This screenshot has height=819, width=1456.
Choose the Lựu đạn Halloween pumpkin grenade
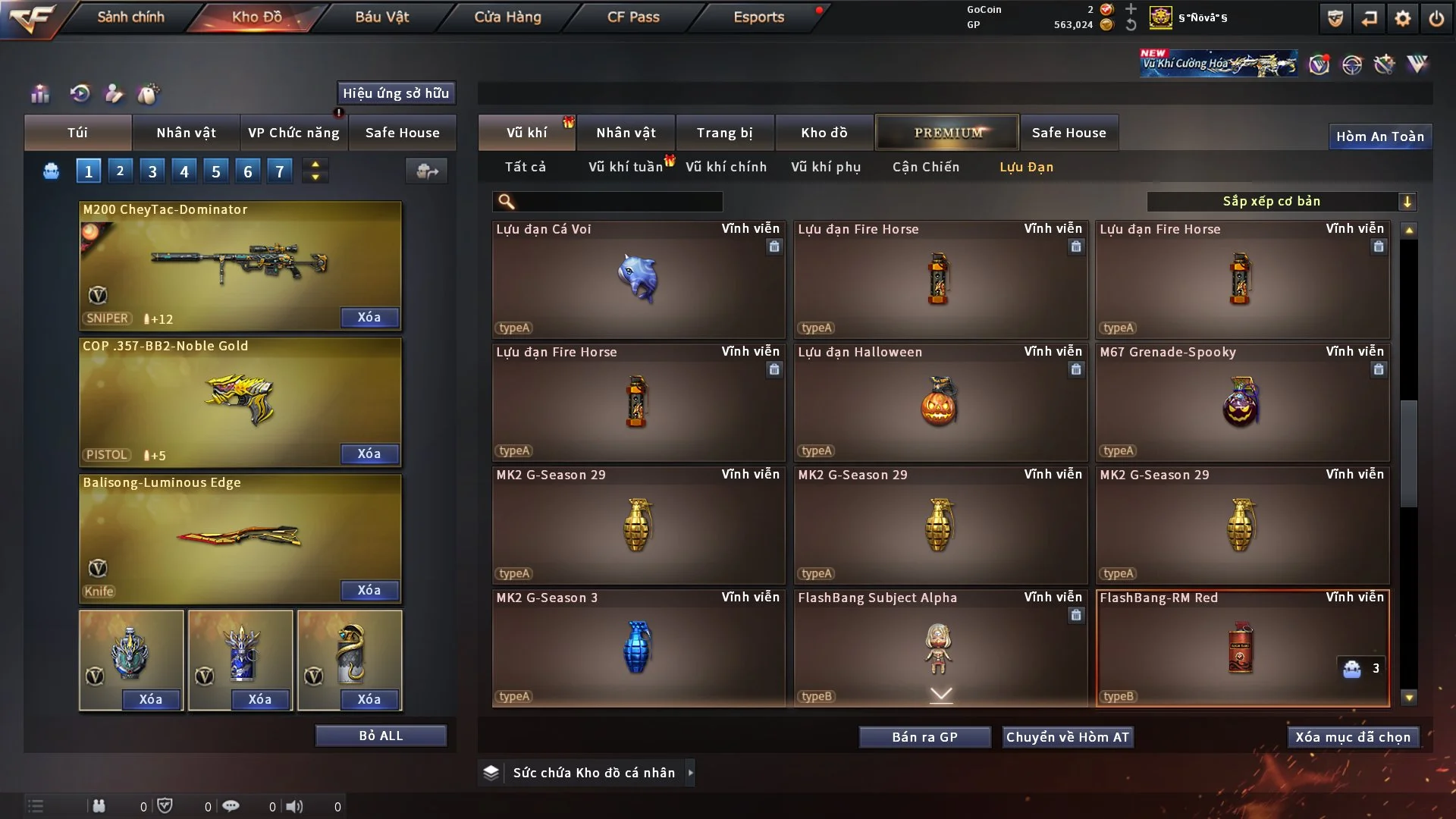pos(940,402)
